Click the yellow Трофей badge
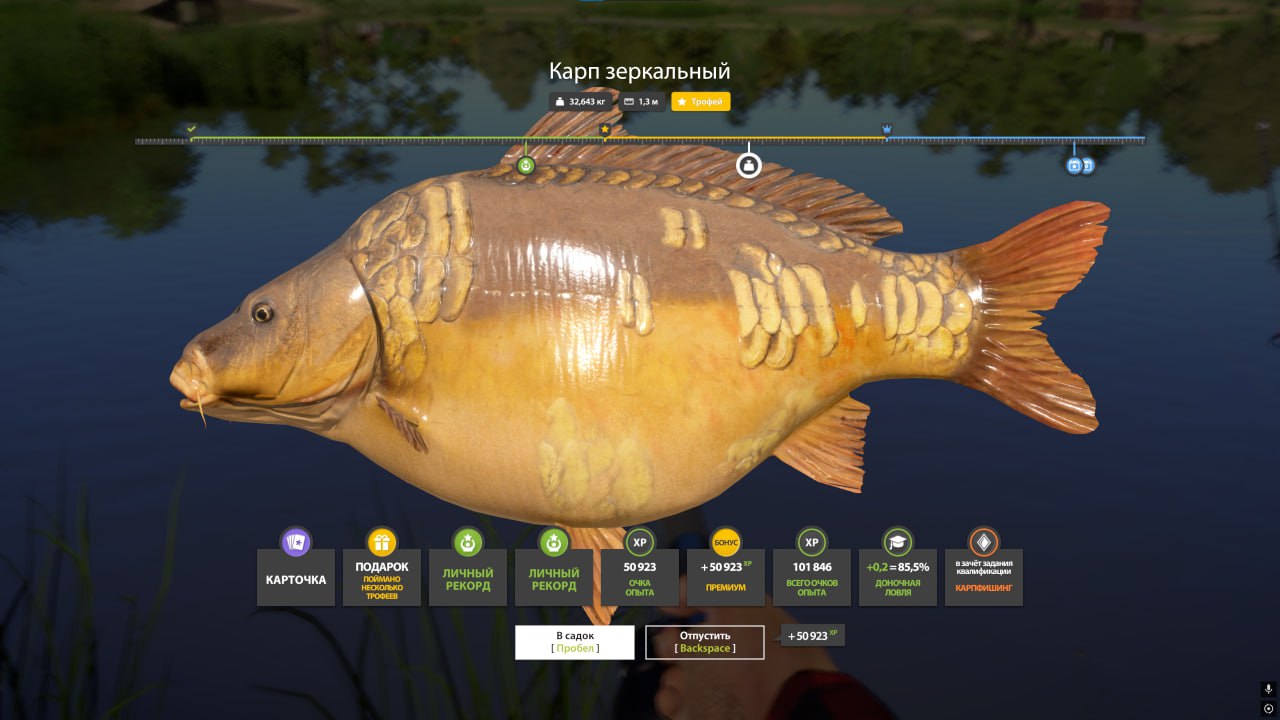 pyautogui.click(x=701, y=102)
